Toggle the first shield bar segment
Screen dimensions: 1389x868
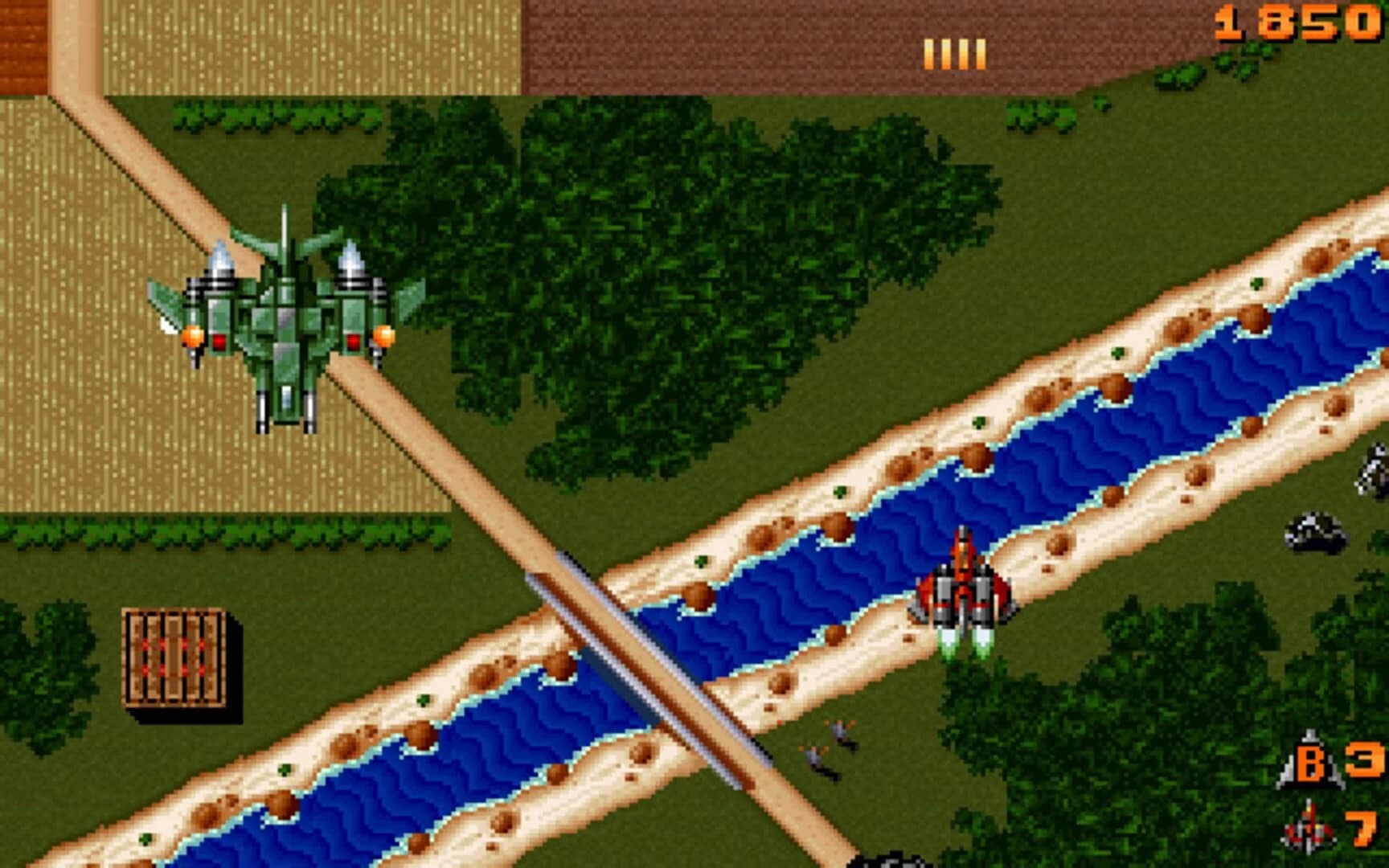click(930, 55)
